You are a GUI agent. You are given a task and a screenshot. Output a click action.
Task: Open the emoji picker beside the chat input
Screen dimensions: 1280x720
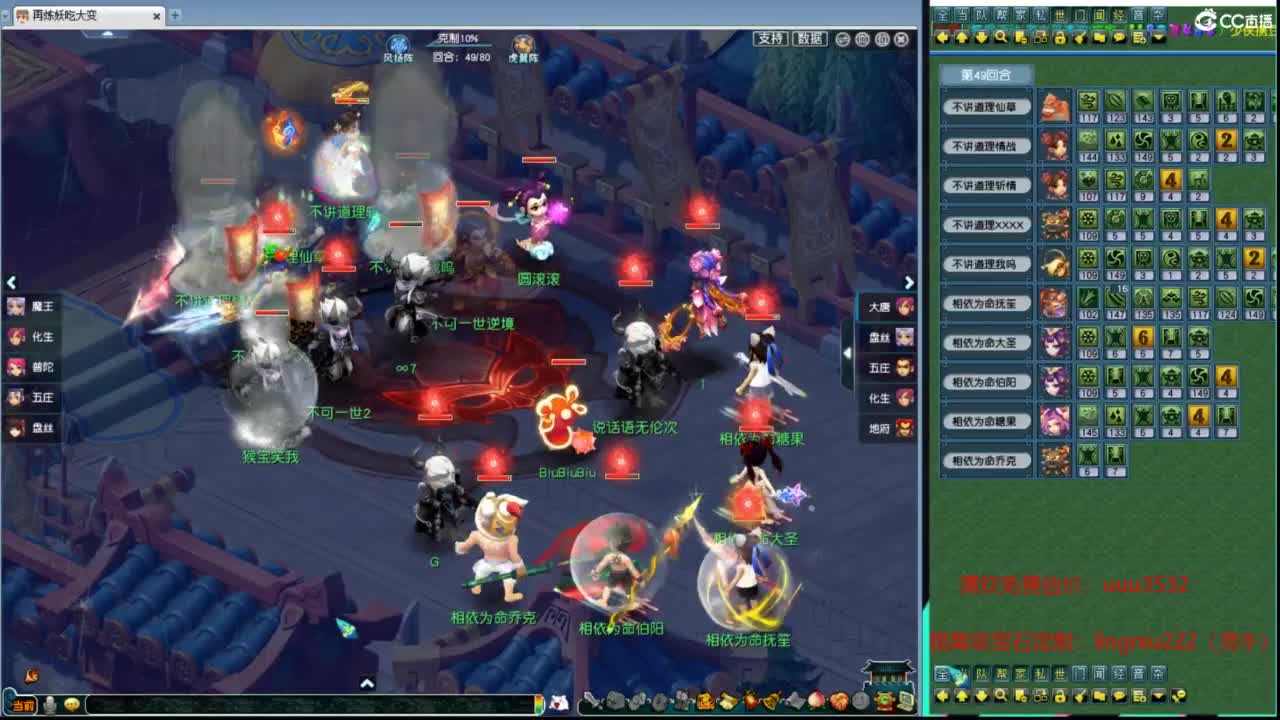pyautogui.click(x=69, y=706)
